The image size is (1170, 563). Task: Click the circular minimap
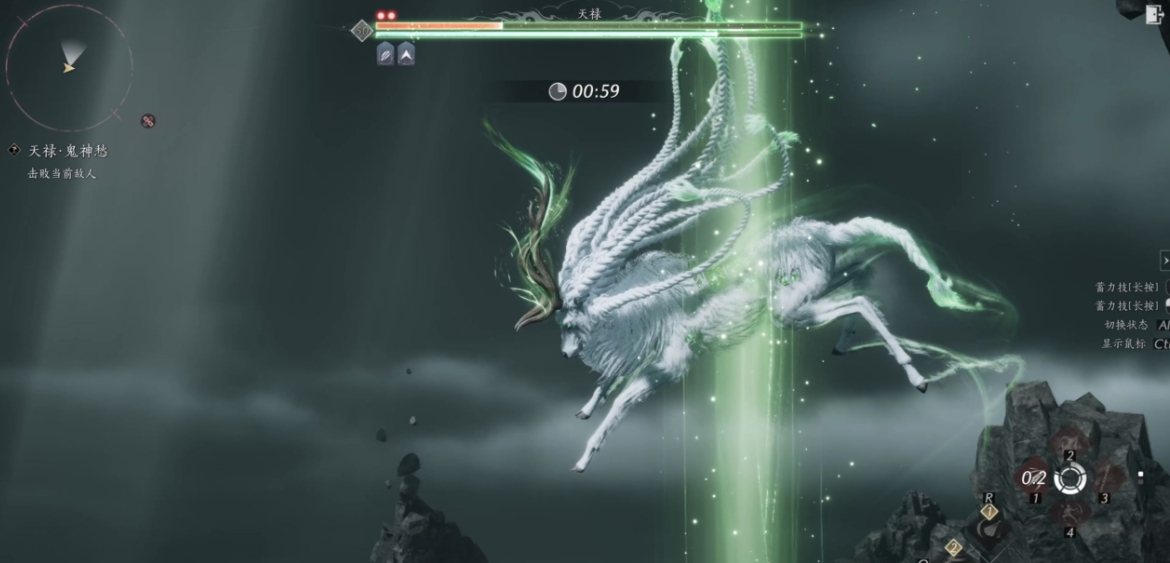pos(68,68)
